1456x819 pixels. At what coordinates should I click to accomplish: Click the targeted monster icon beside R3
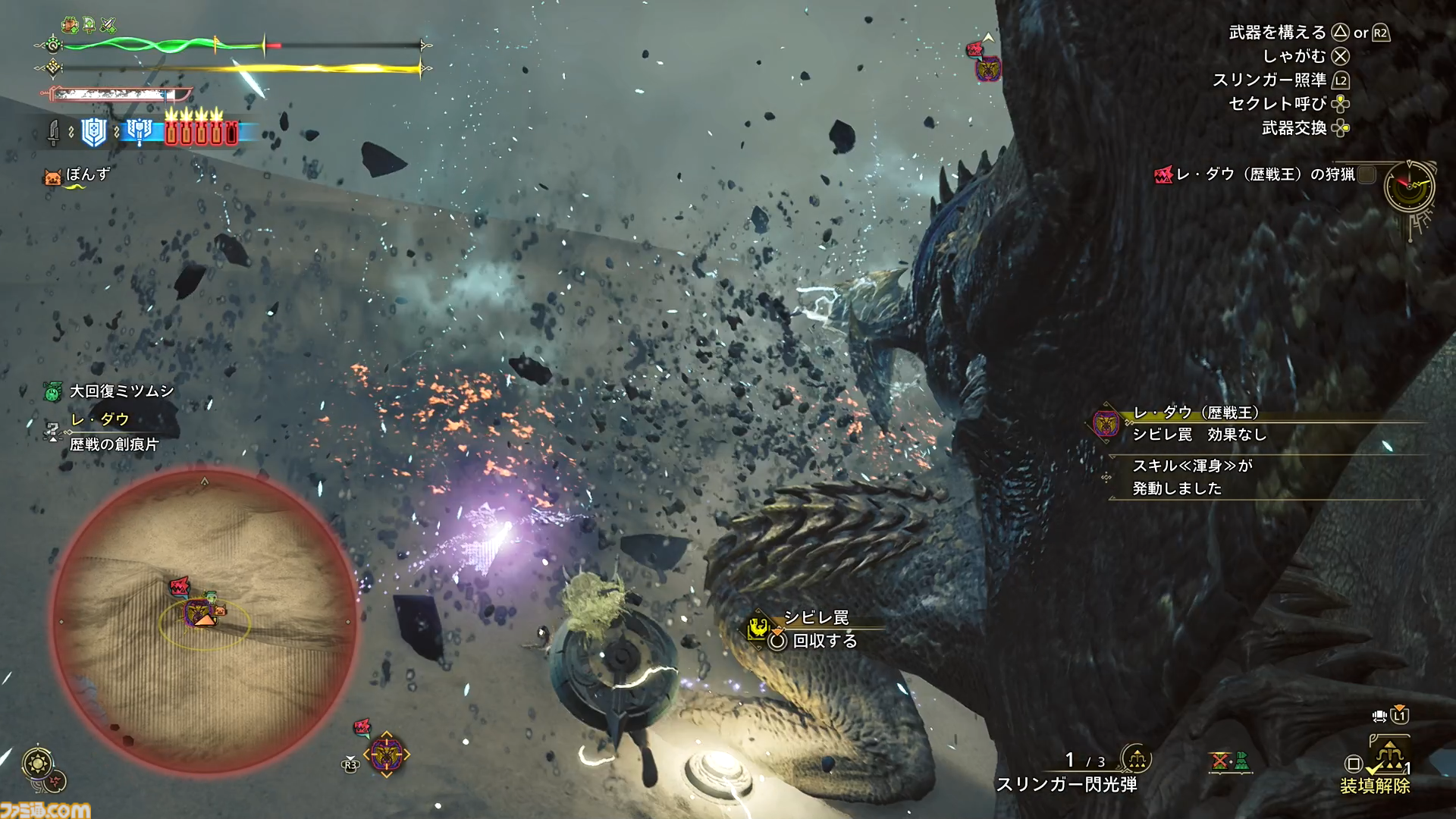[386, 754]
